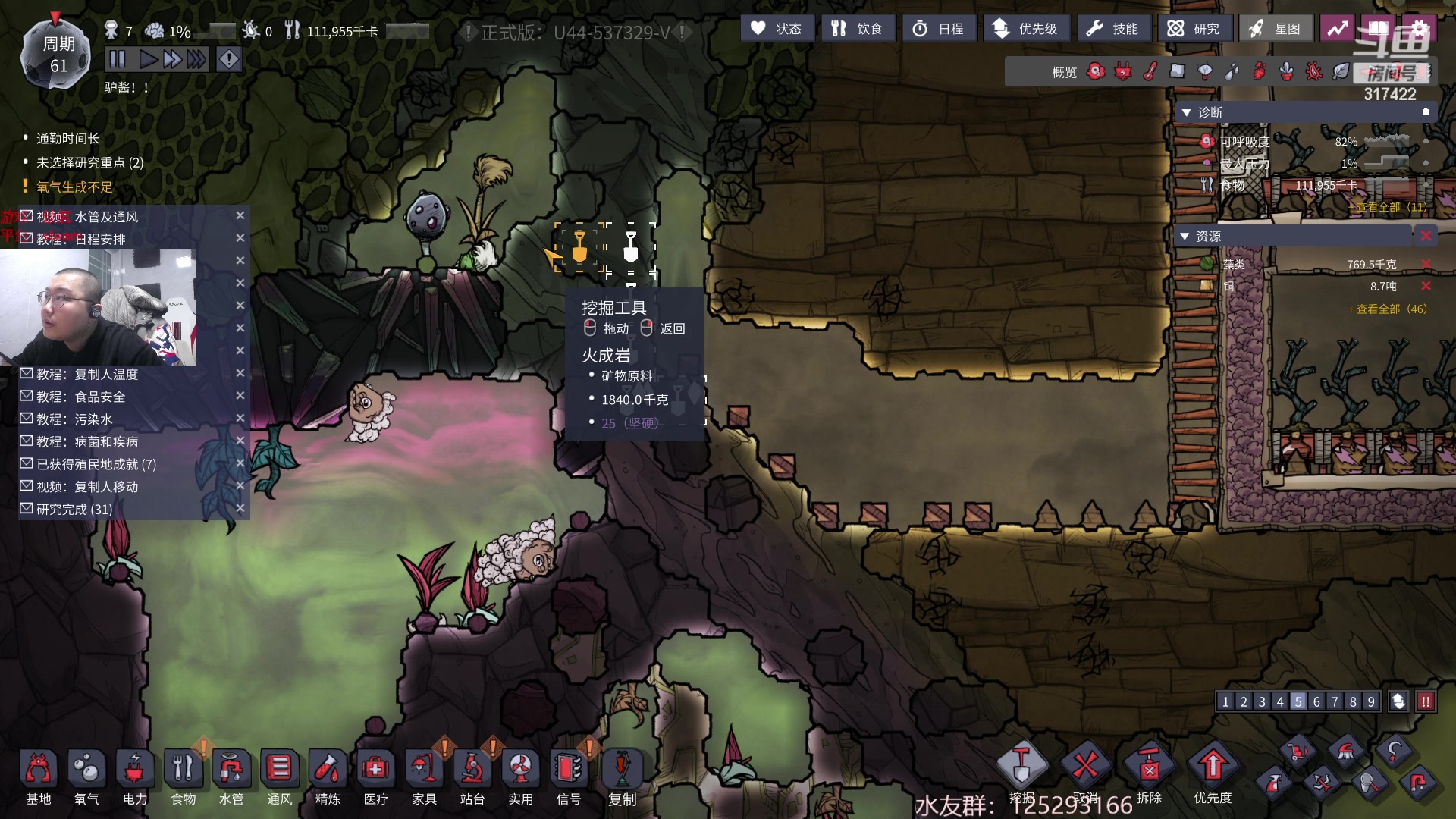Open the 医疗 medicine build category
This screenshot has height=819, width=1456.
point(375,775)
